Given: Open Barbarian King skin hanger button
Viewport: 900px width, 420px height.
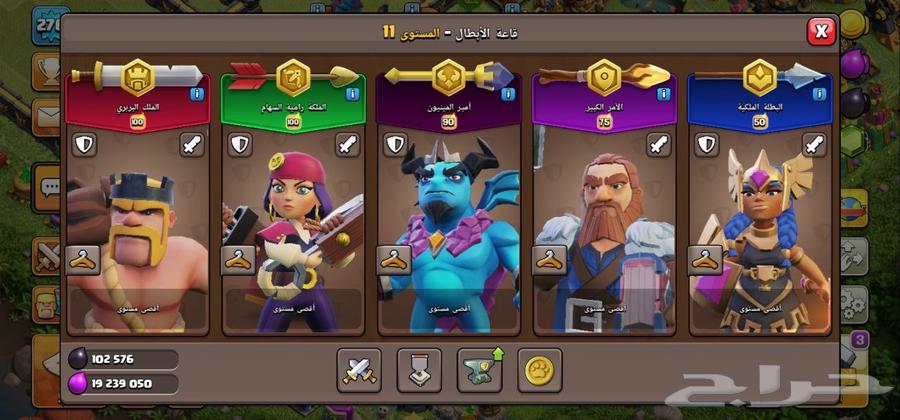Looking at the screenshot, I should click(81, 260).
